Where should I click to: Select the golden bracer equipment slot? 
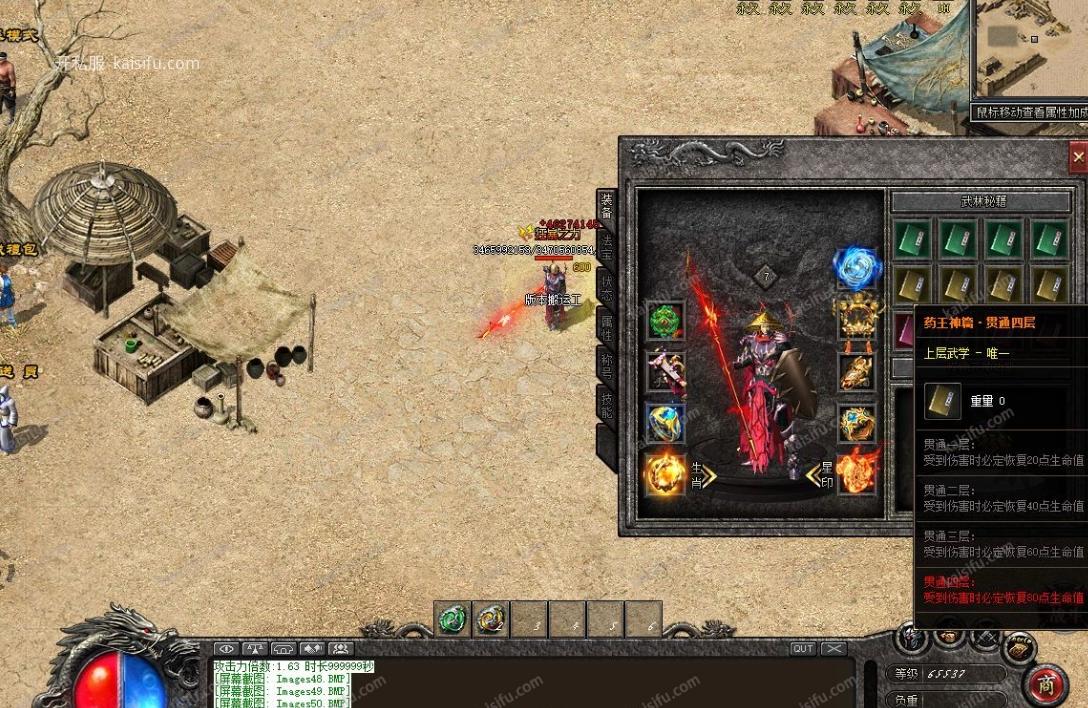[857, 372]
